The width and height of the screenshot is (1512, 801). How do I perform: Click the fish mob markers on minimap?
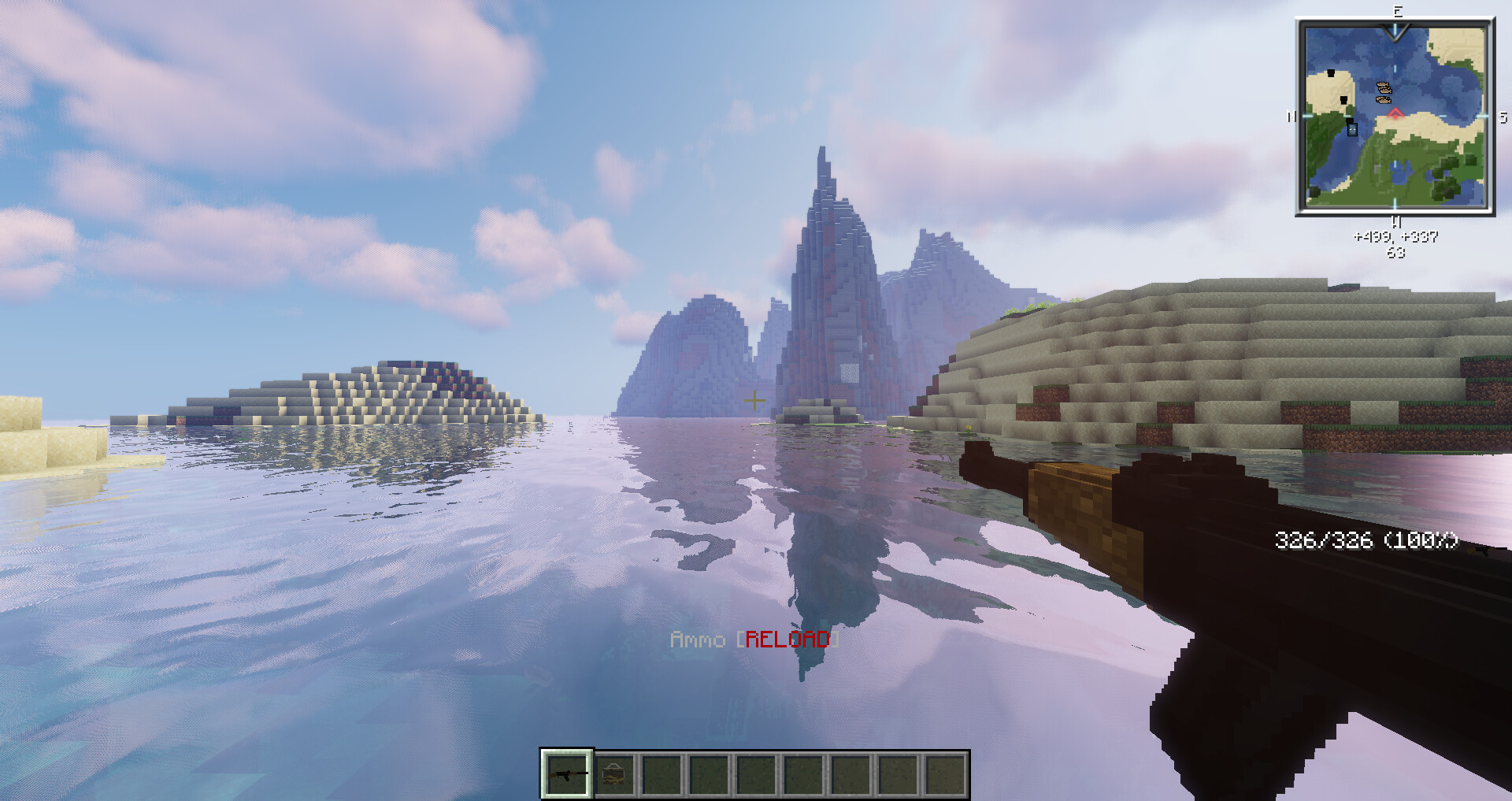tap(1384, 92)
